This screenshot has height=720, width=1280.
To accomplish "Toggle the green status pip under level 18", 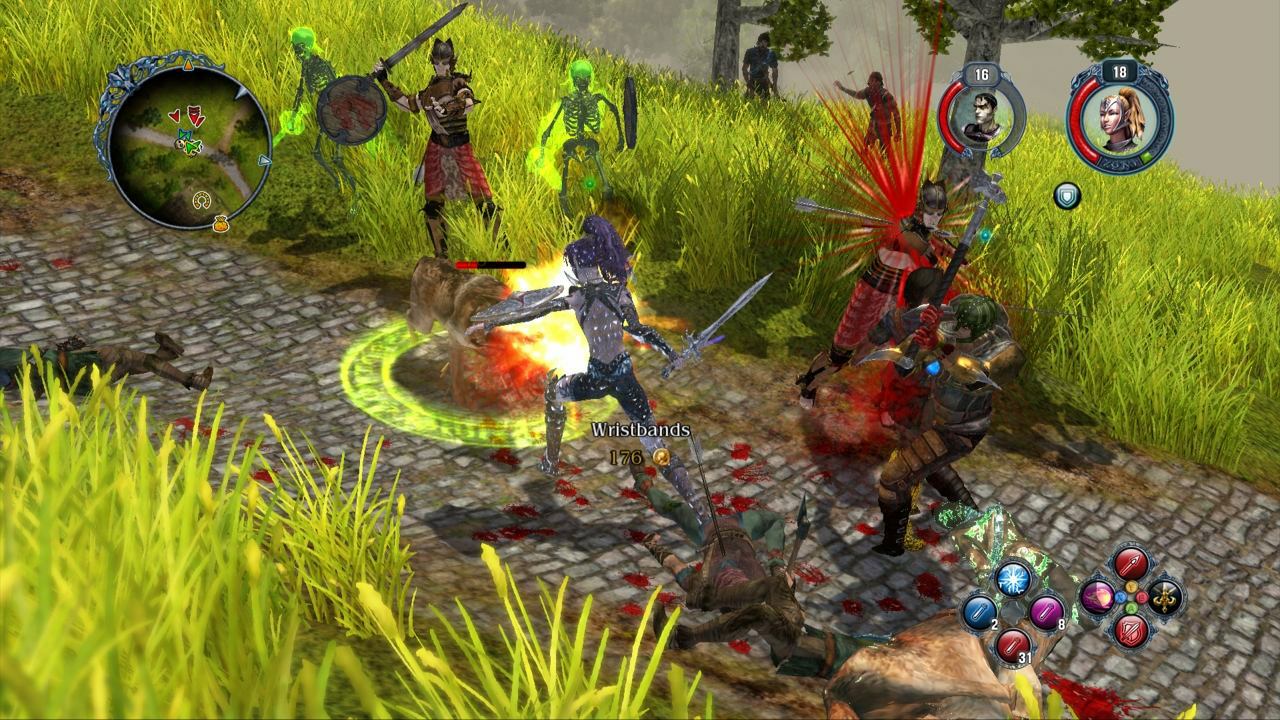I will pos(1146,158).
